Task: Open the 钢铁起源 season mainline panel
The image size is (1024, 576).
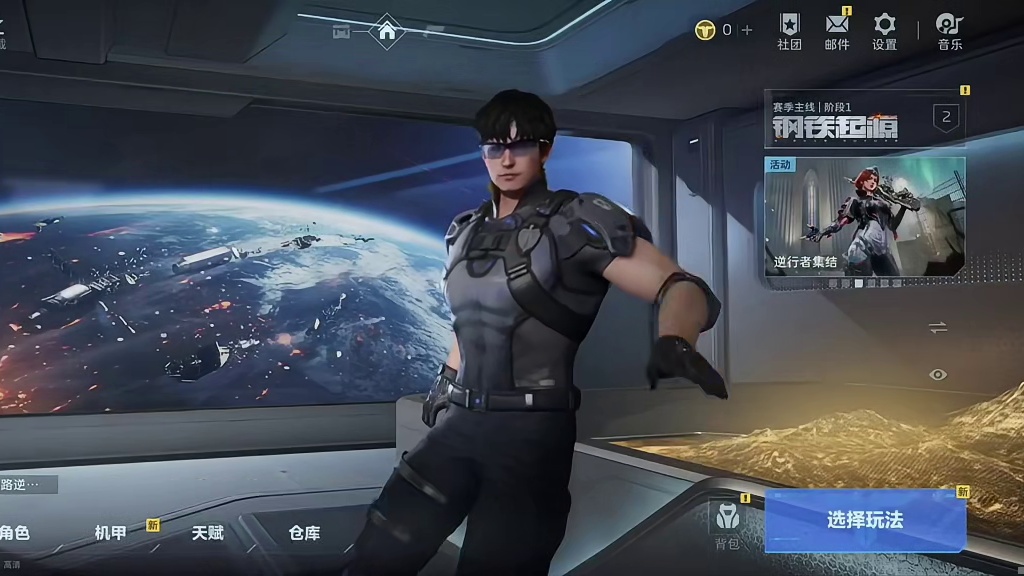Action: pos(864,120)
